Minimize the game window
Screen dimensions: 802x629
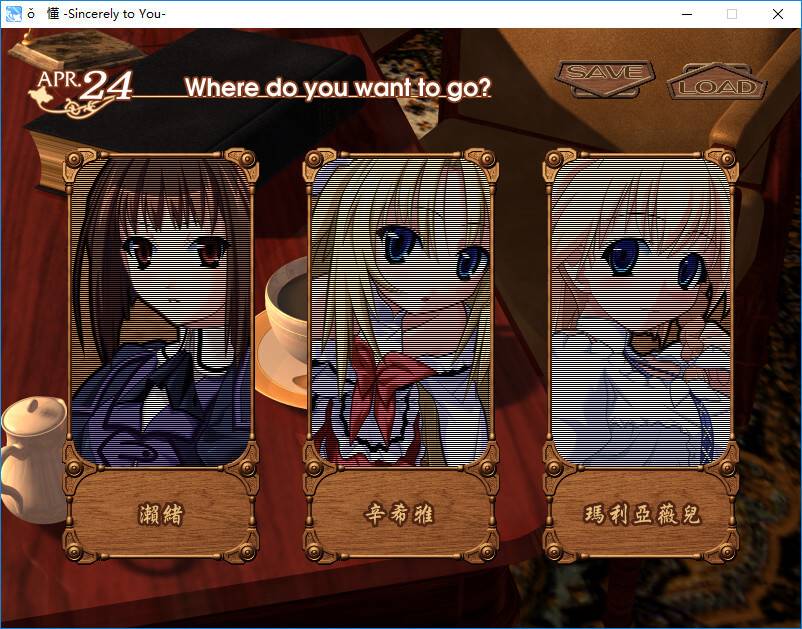(x=686, y=14)
